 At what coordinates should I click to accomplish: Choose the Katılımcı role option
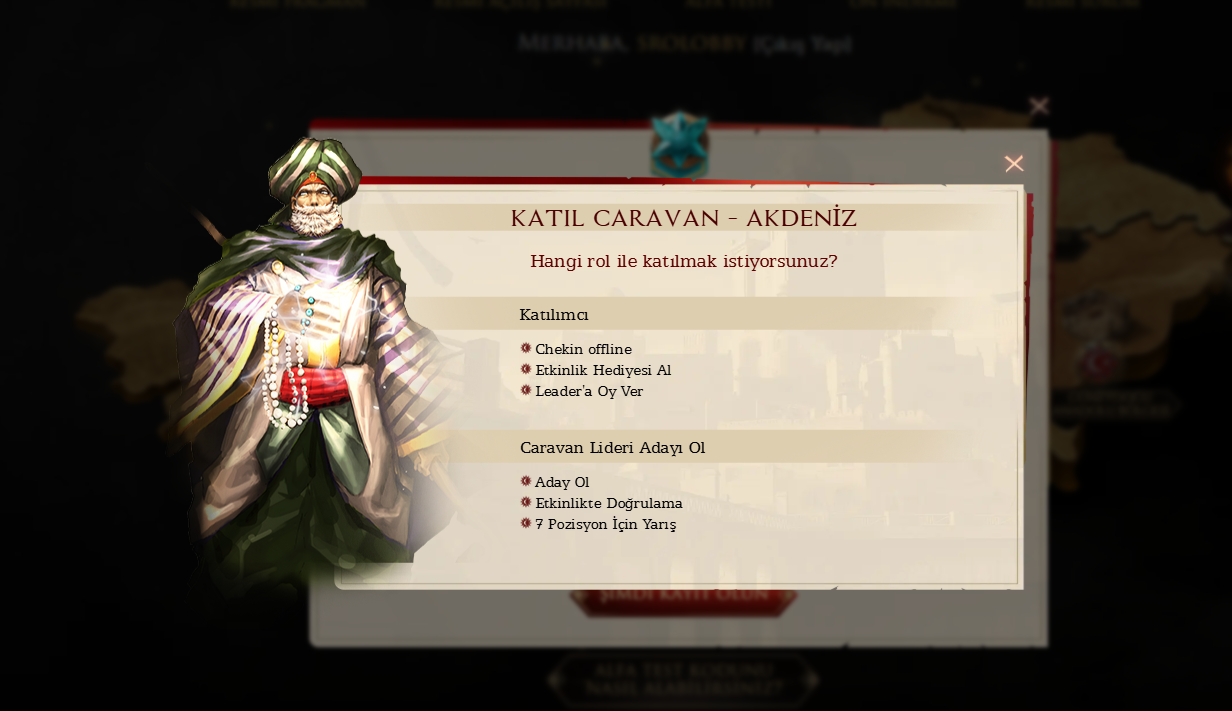tap(554, 315)
